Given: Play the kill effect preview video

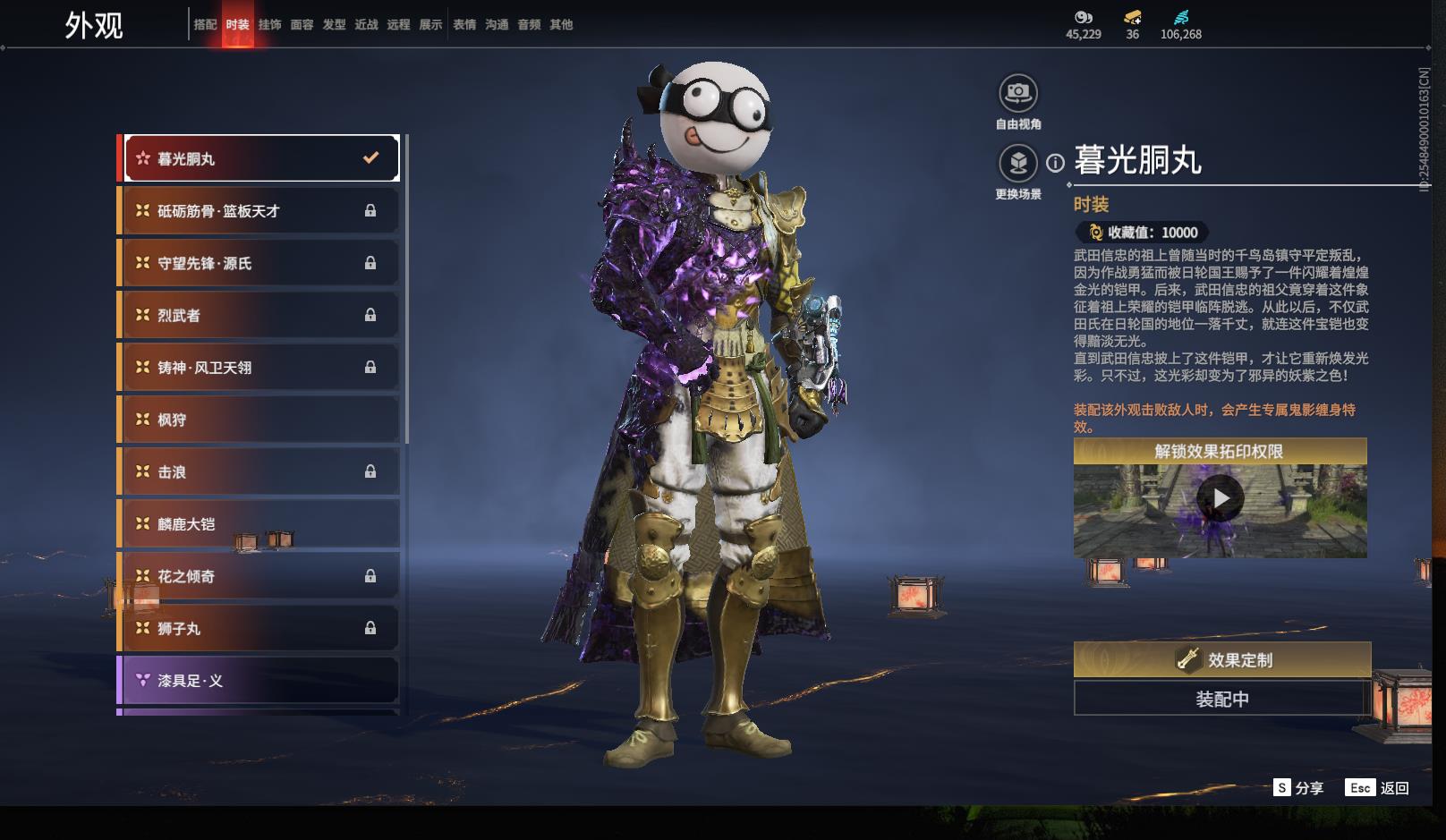Looking at the screenshot, I should click(1221, 498).
